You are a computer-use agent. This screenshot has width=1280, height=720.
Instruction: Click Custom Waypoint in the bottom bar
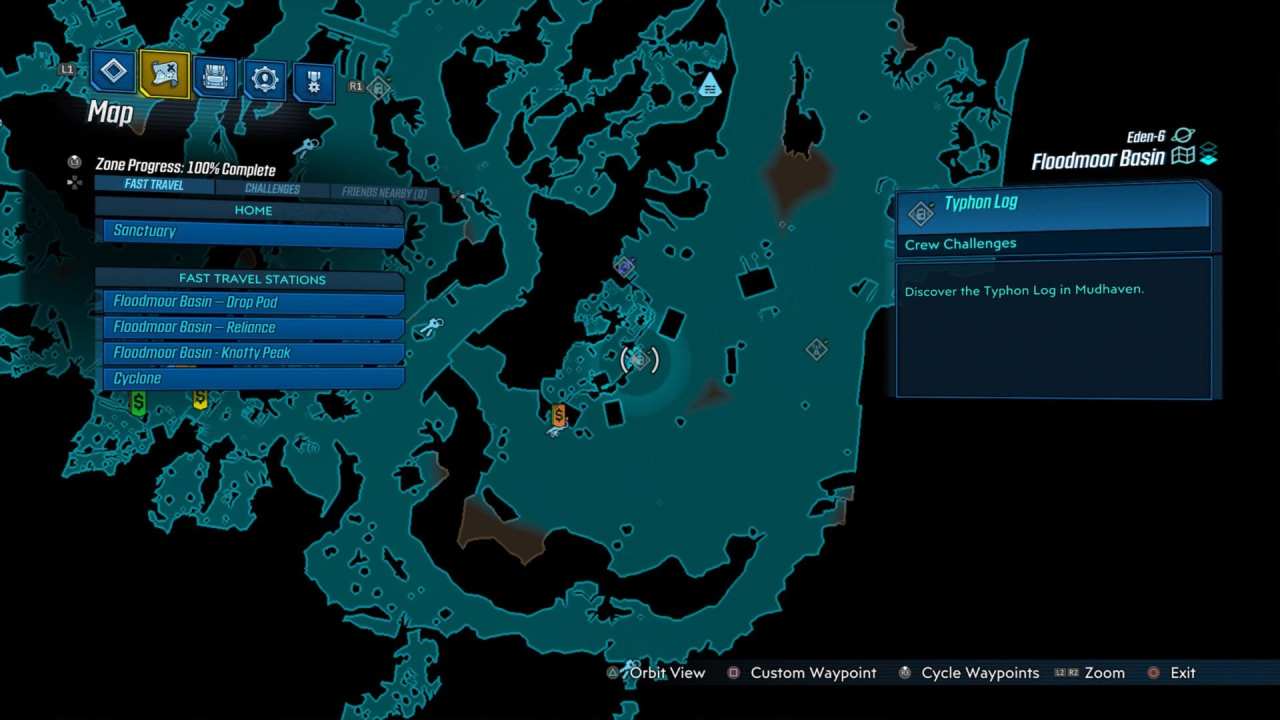(812, 672)
